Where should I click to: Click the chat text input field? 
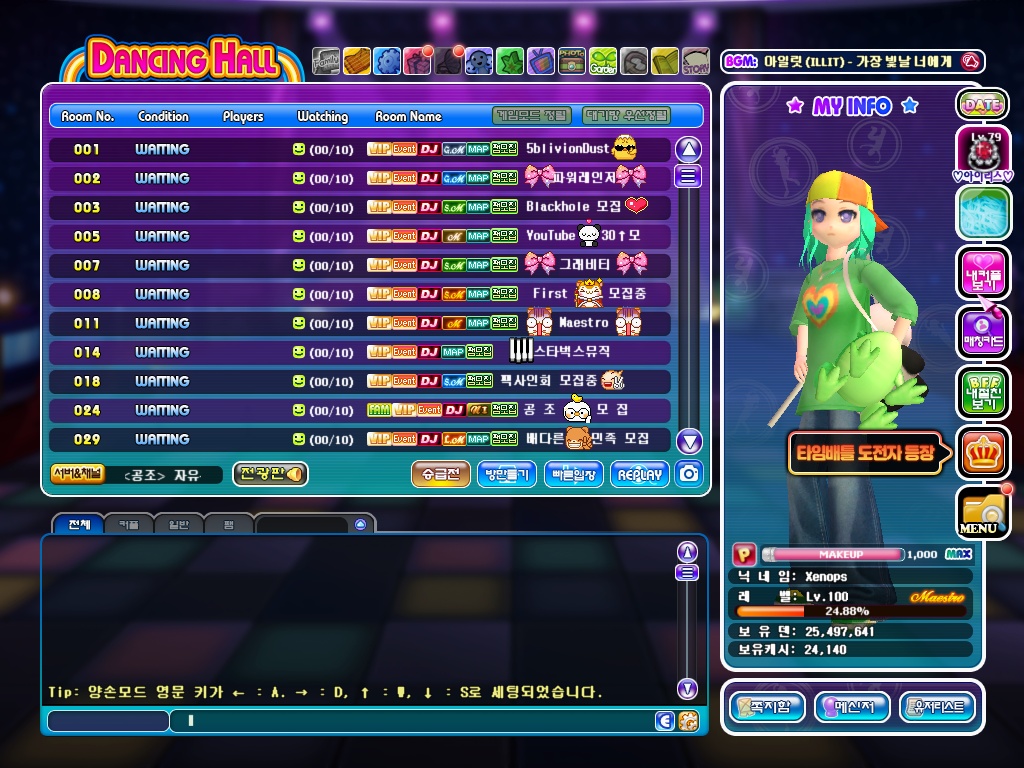coord(410,720)
